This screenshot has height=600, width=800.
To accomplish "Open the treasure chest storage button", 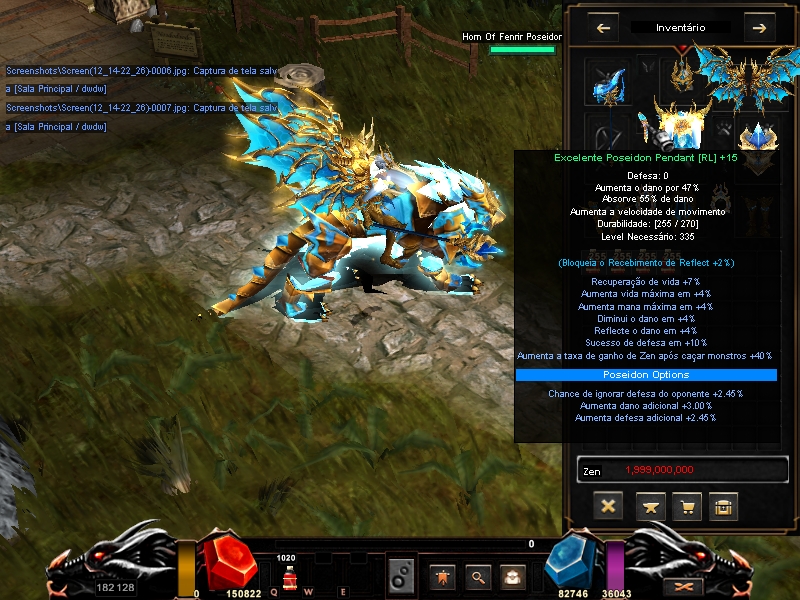I will [724, 506].
